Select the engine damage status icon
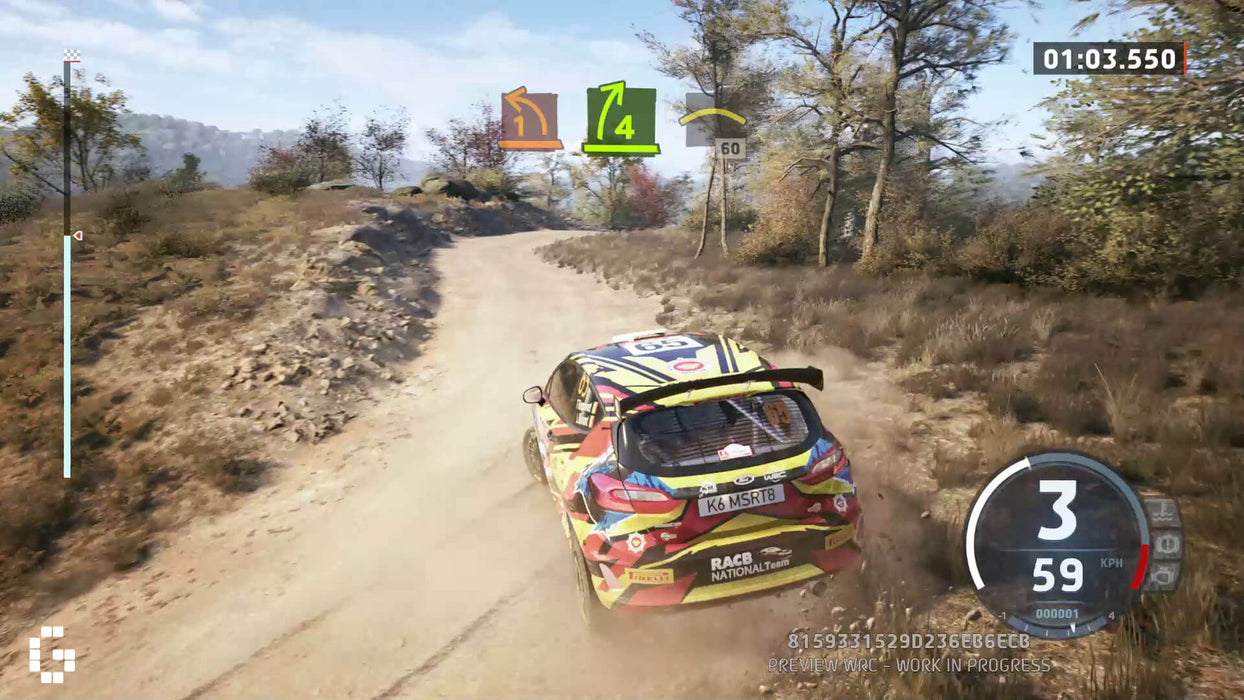Screen dimensions: 1244x700 tap(1163, 576)
